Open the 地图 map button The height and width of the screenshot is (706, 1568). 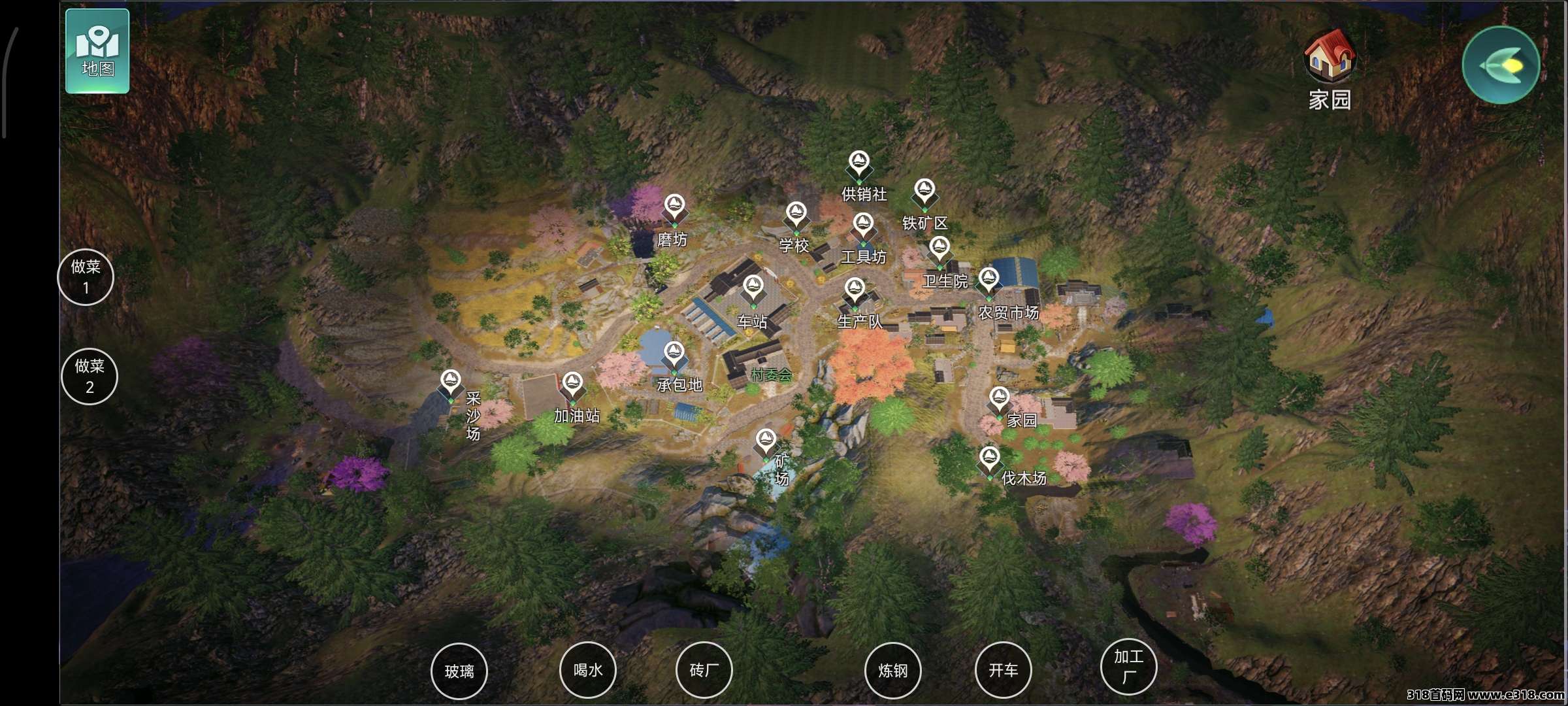[x=97, y=51]
